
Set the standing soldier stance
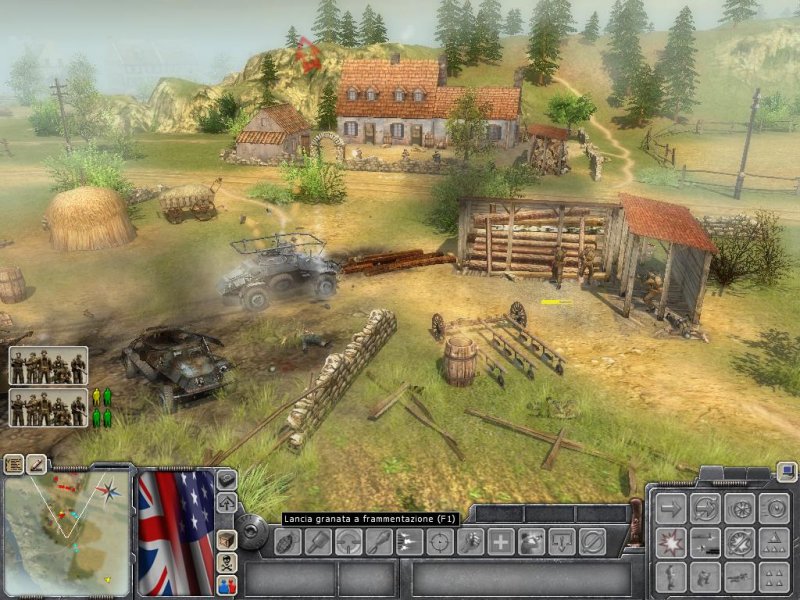tap(670, 576)
